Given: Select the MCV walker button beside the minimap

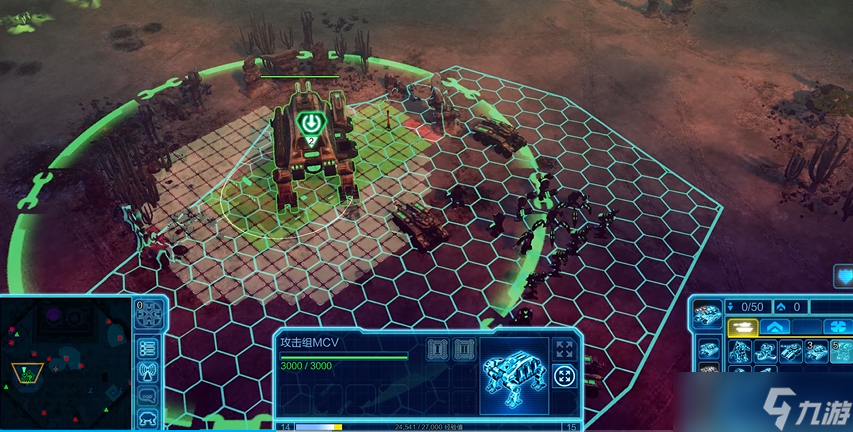Looking at the screenshot, I should tap(148, 417).
